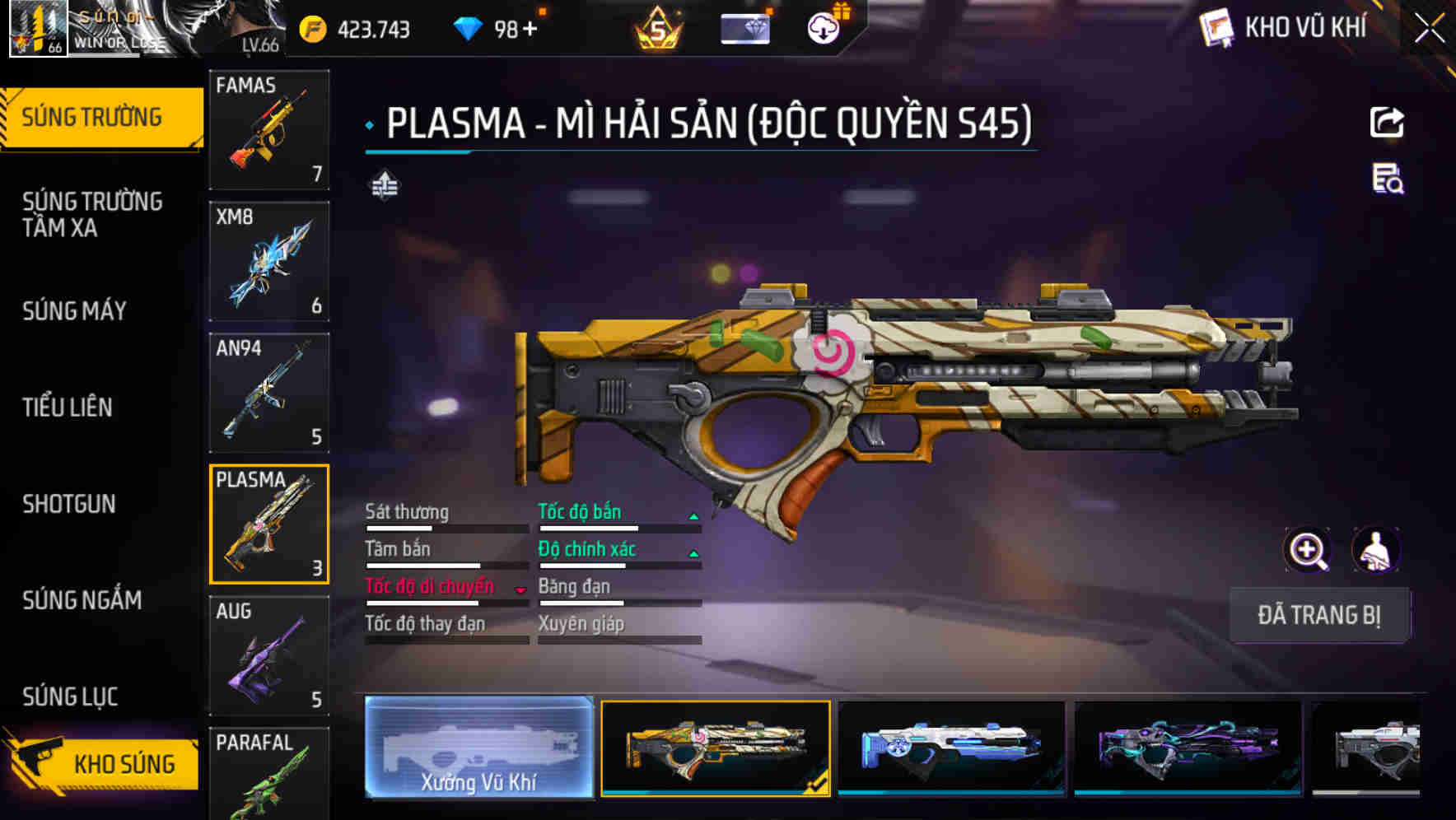Open the diamond top-up icon
This screenshot has width=1456, height=820.
pyautogui.click(x=469, y=27)
